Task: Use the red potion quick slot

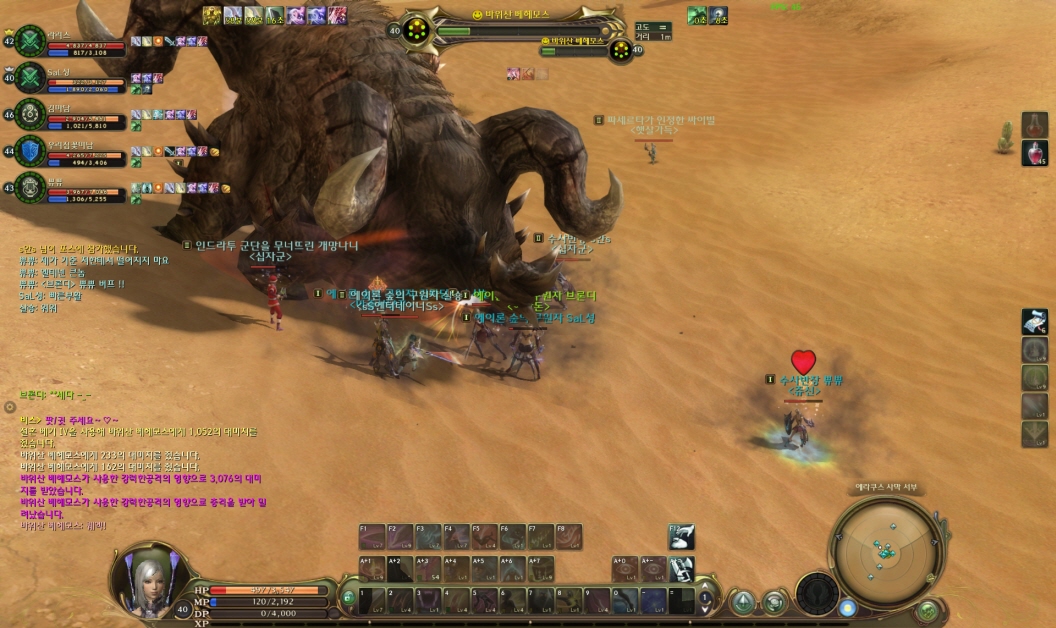Action: pyautogui.click(x=1035, y=153)
